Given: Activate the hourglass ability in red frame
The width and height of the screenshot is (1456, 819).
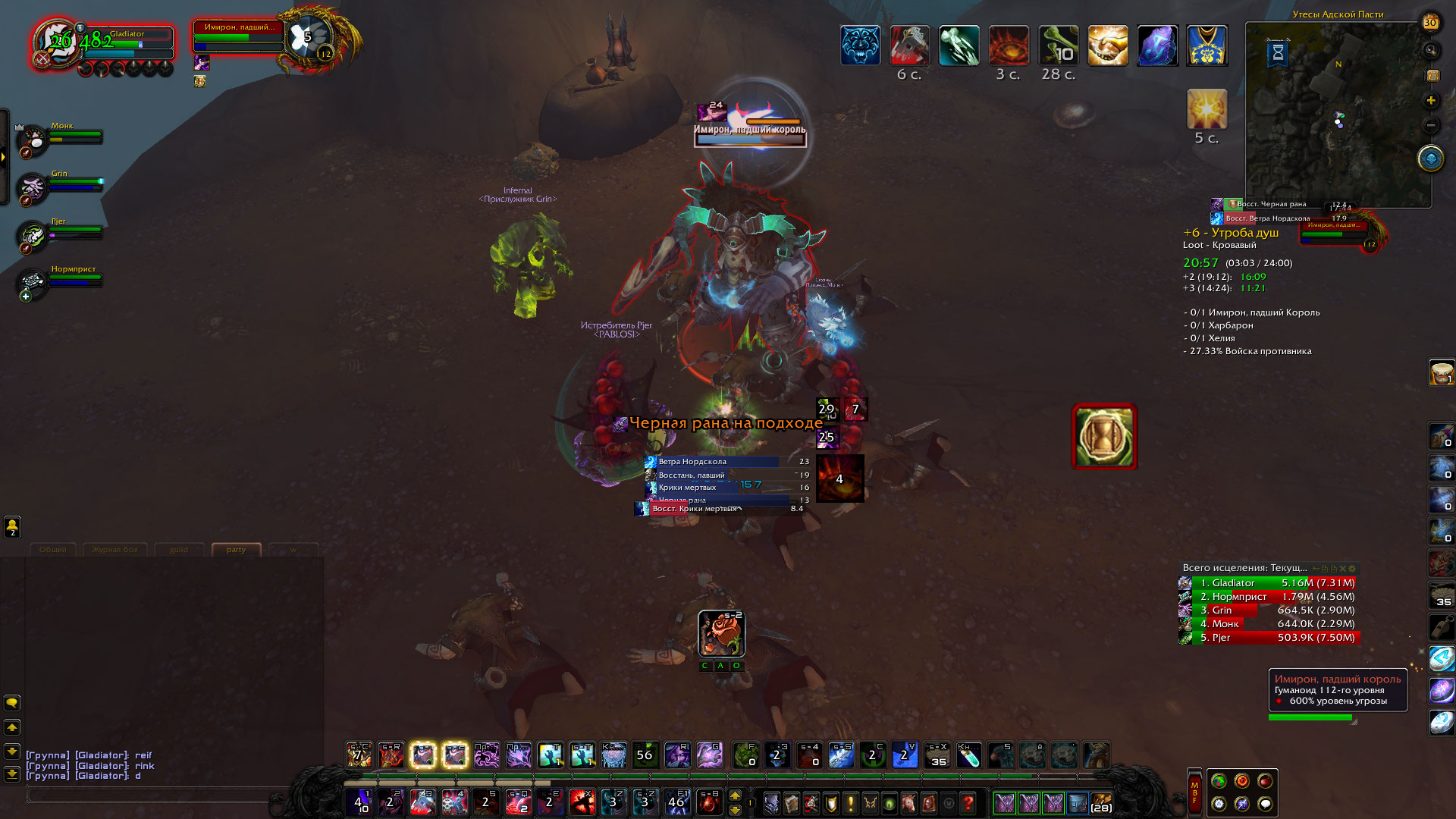Looking at the screenshot, I should point(1104,437).
